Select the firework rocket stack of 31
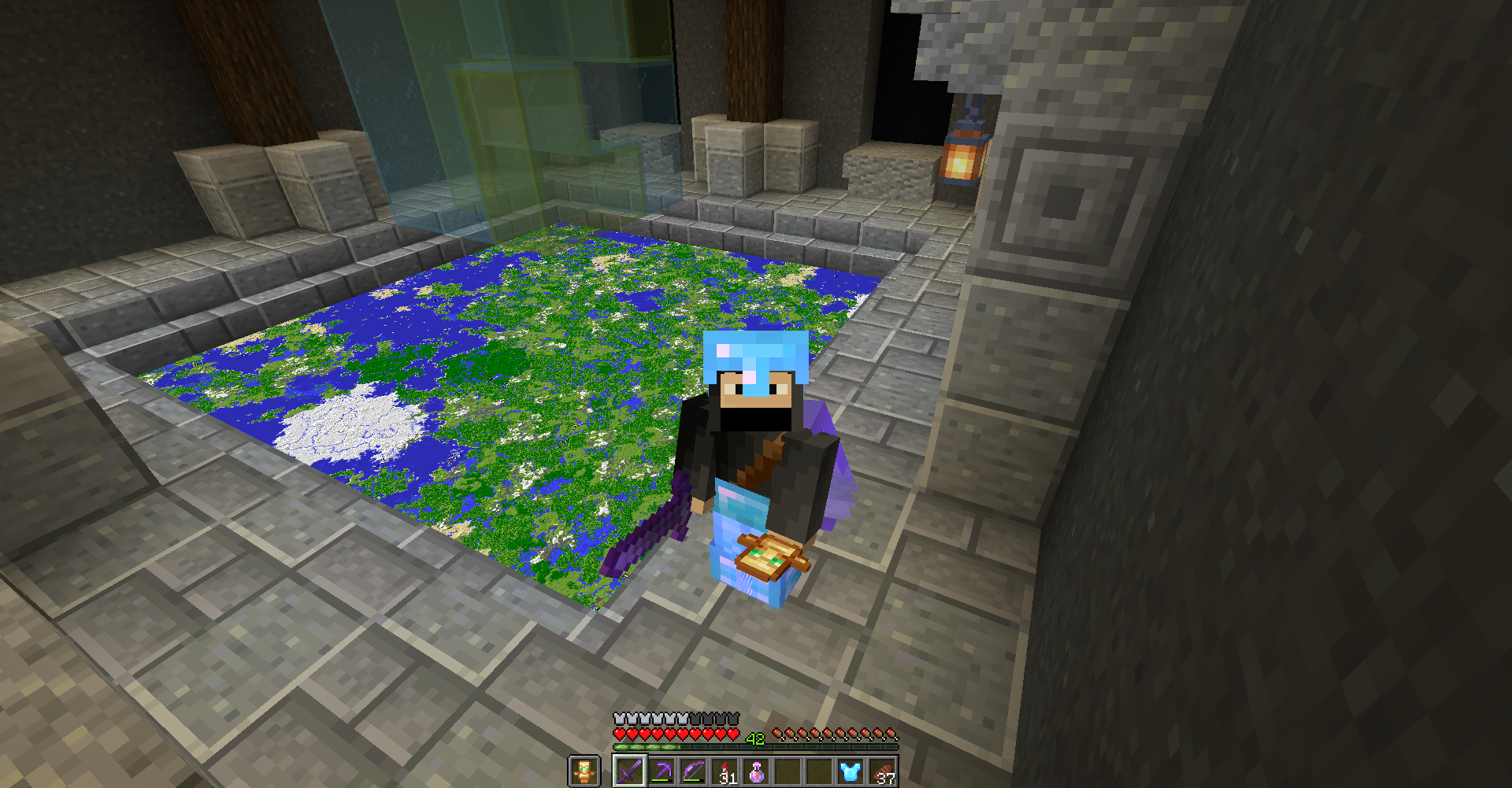1512x788 pixels. (x=724, y=771)
